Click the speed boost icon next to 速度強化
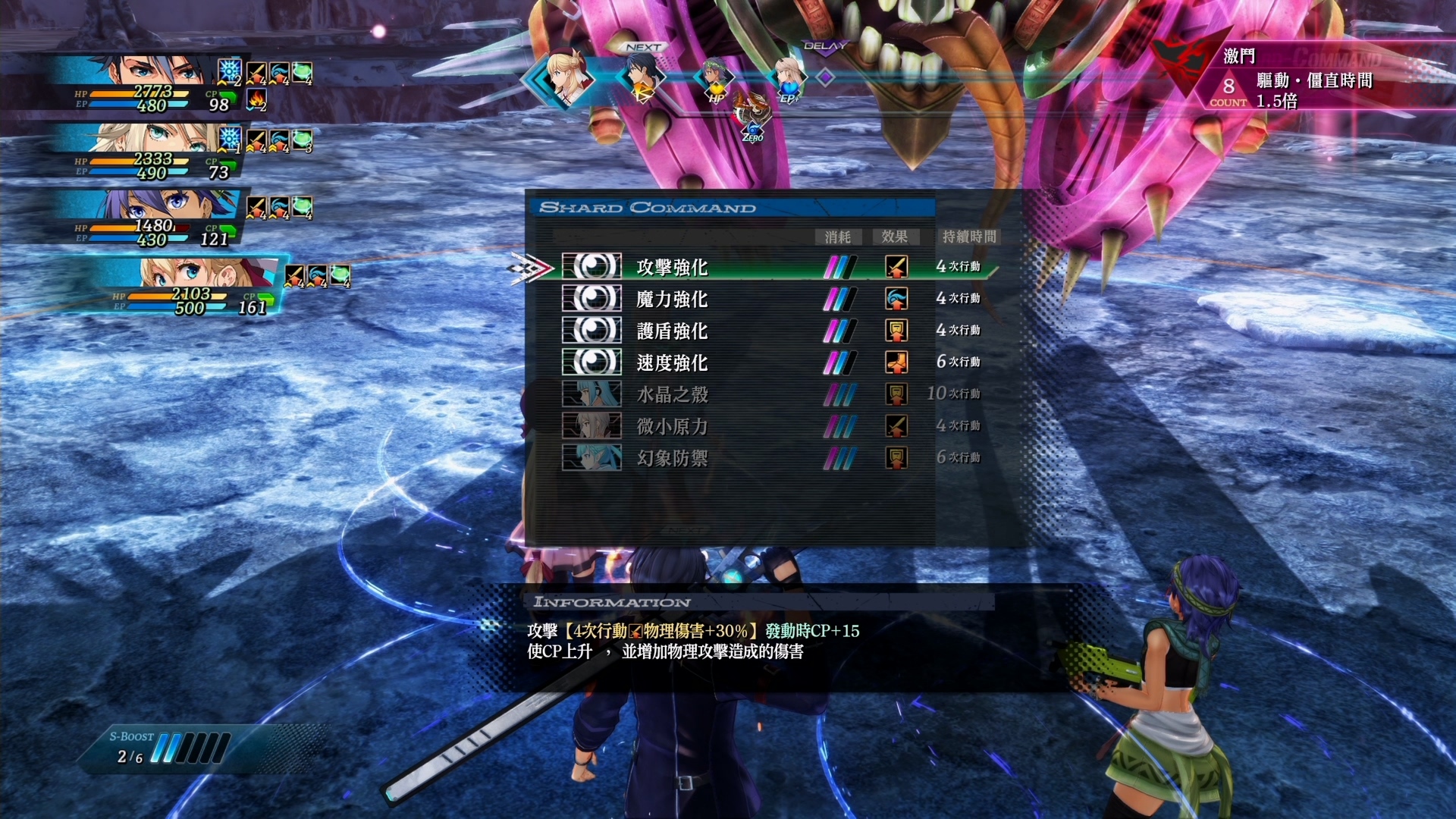This screenshot has height=819, width=1456. (x=896, y=362)
